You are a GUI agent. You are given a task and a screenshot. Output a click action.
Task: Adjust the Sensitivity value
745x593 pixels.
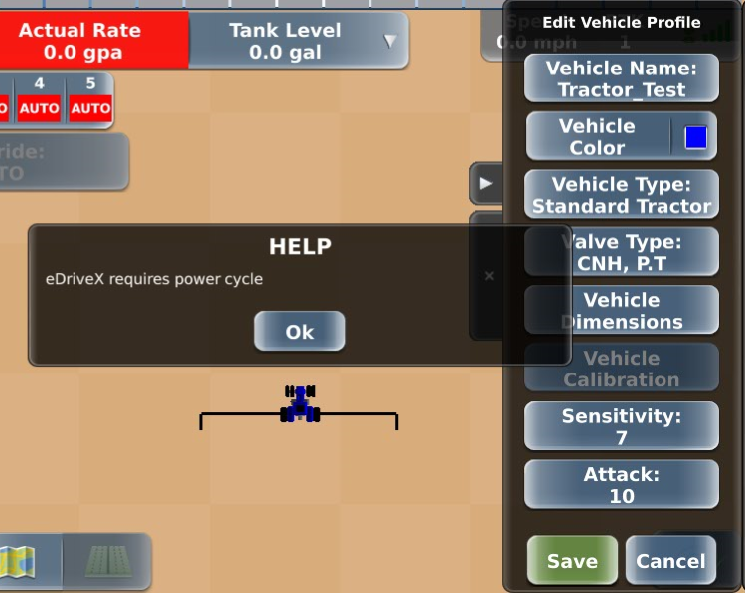[621, 427]
